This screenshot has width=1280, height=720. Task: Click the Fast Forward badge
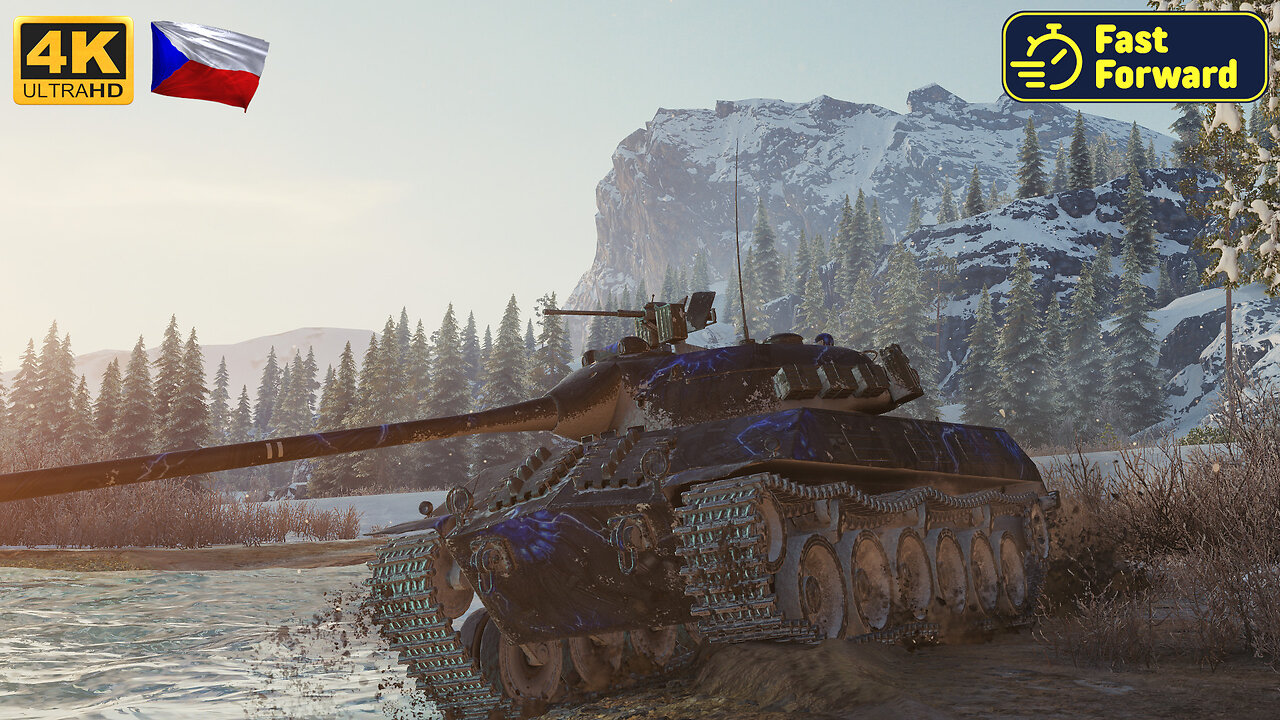pyautogui.click(x=1135, y=57)
